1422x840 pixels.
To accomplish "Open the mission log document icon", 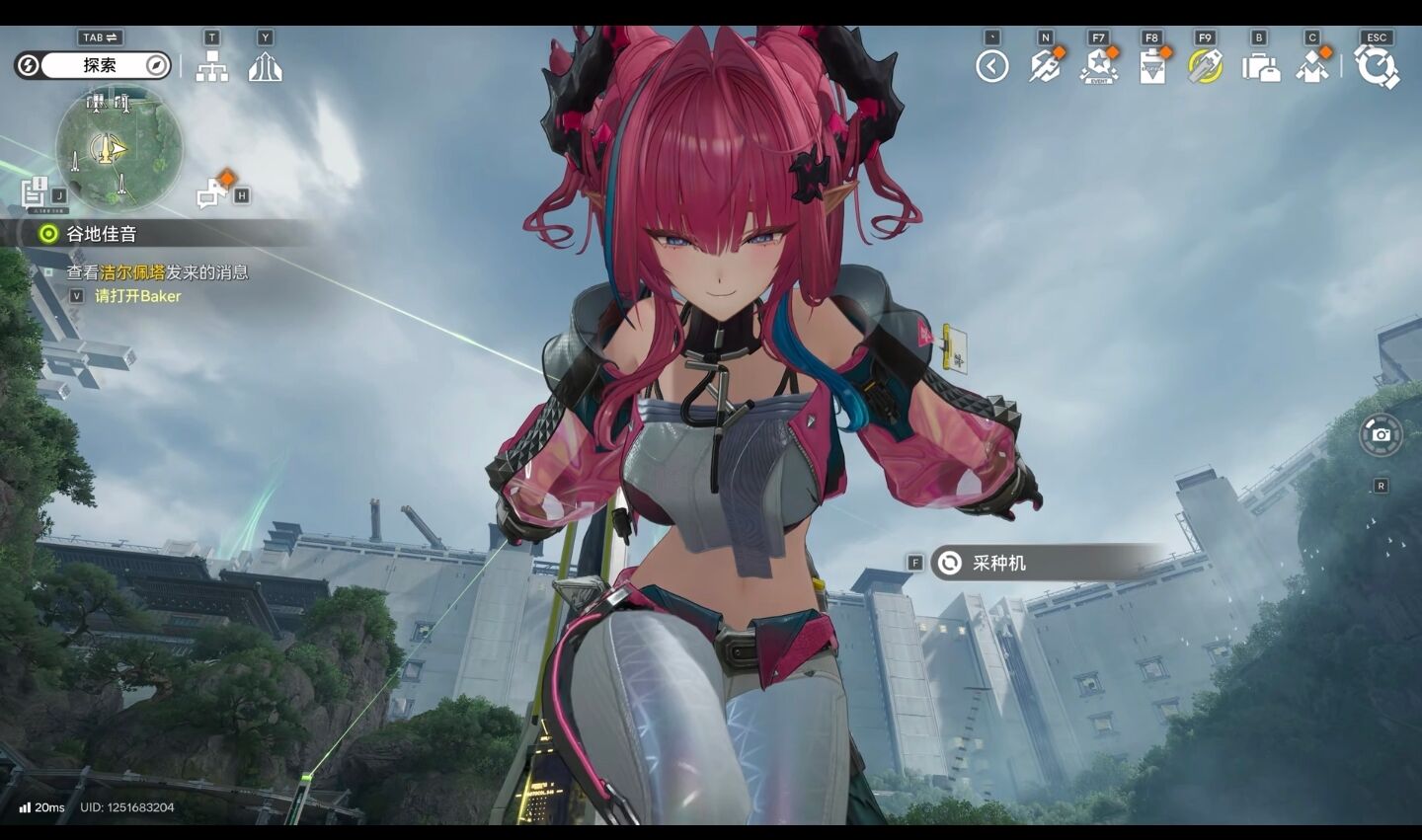I will (x=36, y=191).
